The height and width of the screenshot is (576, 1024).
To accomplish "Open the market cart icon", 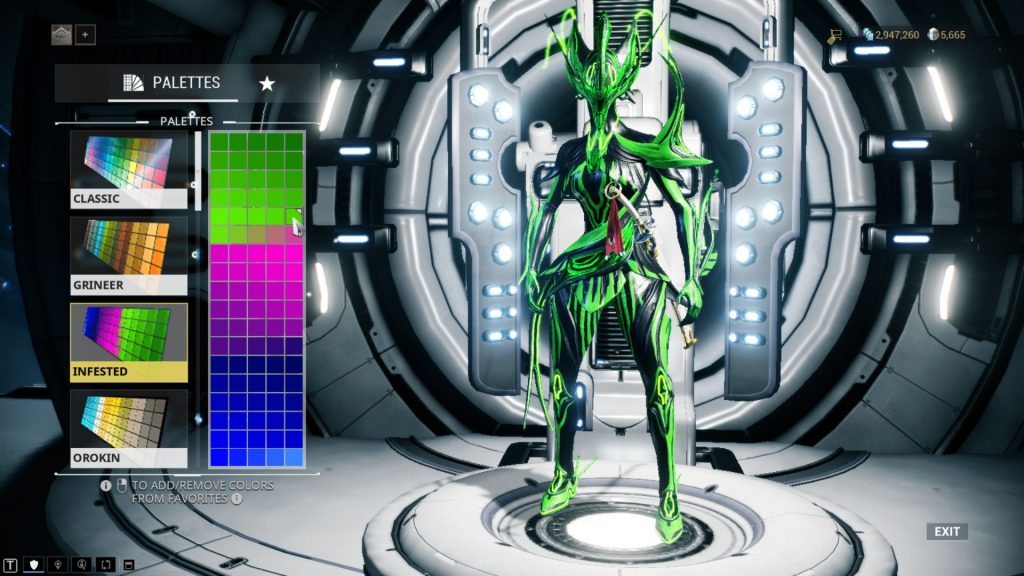I will point(834,35).
